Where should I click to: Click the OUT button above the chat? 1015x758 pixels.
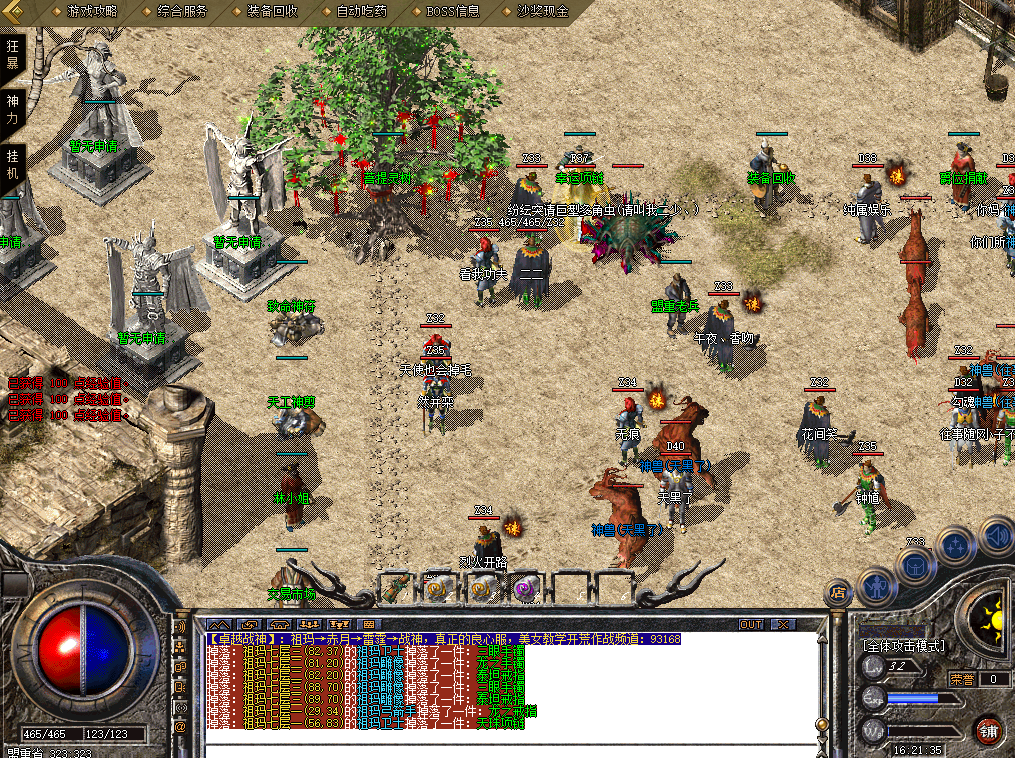[751, 624]
